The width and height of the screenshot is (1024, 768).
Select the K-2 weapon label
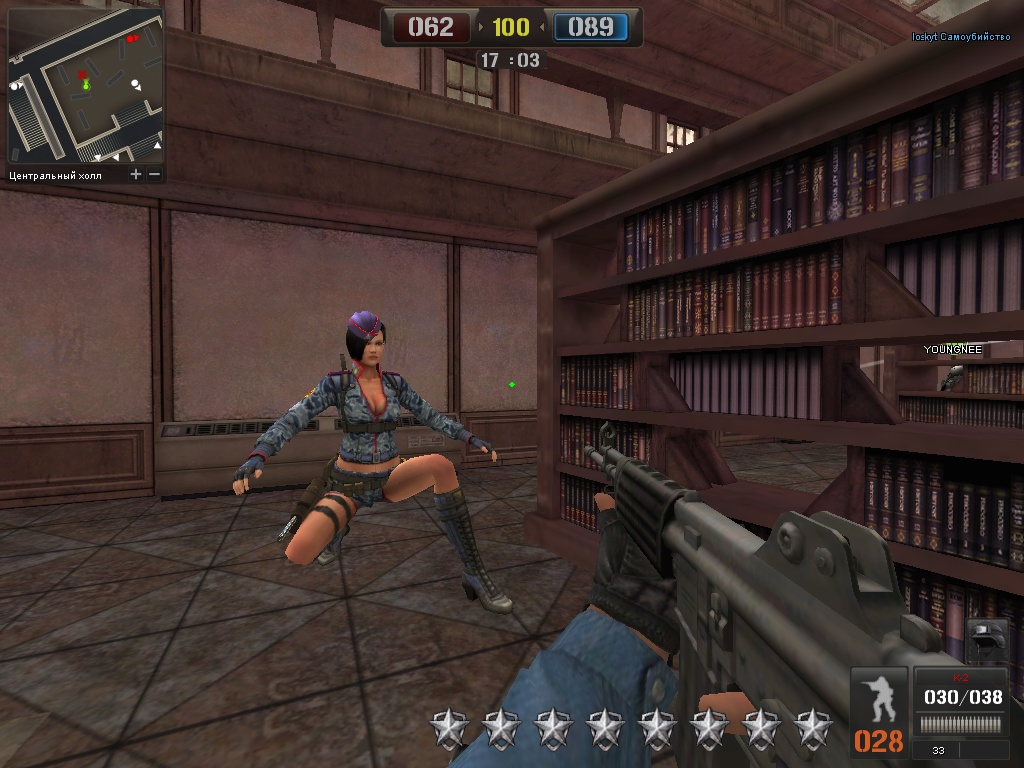point(962,678)
